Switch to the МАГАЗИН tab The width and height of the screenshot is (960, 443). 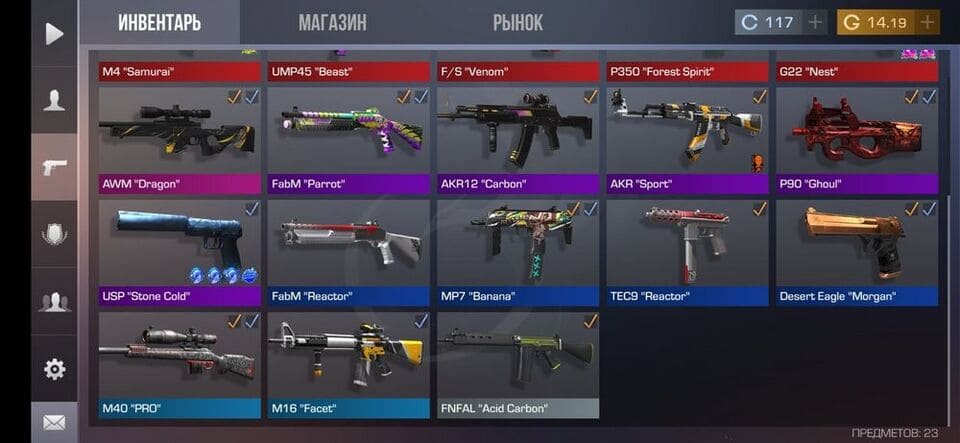(332, 22)
